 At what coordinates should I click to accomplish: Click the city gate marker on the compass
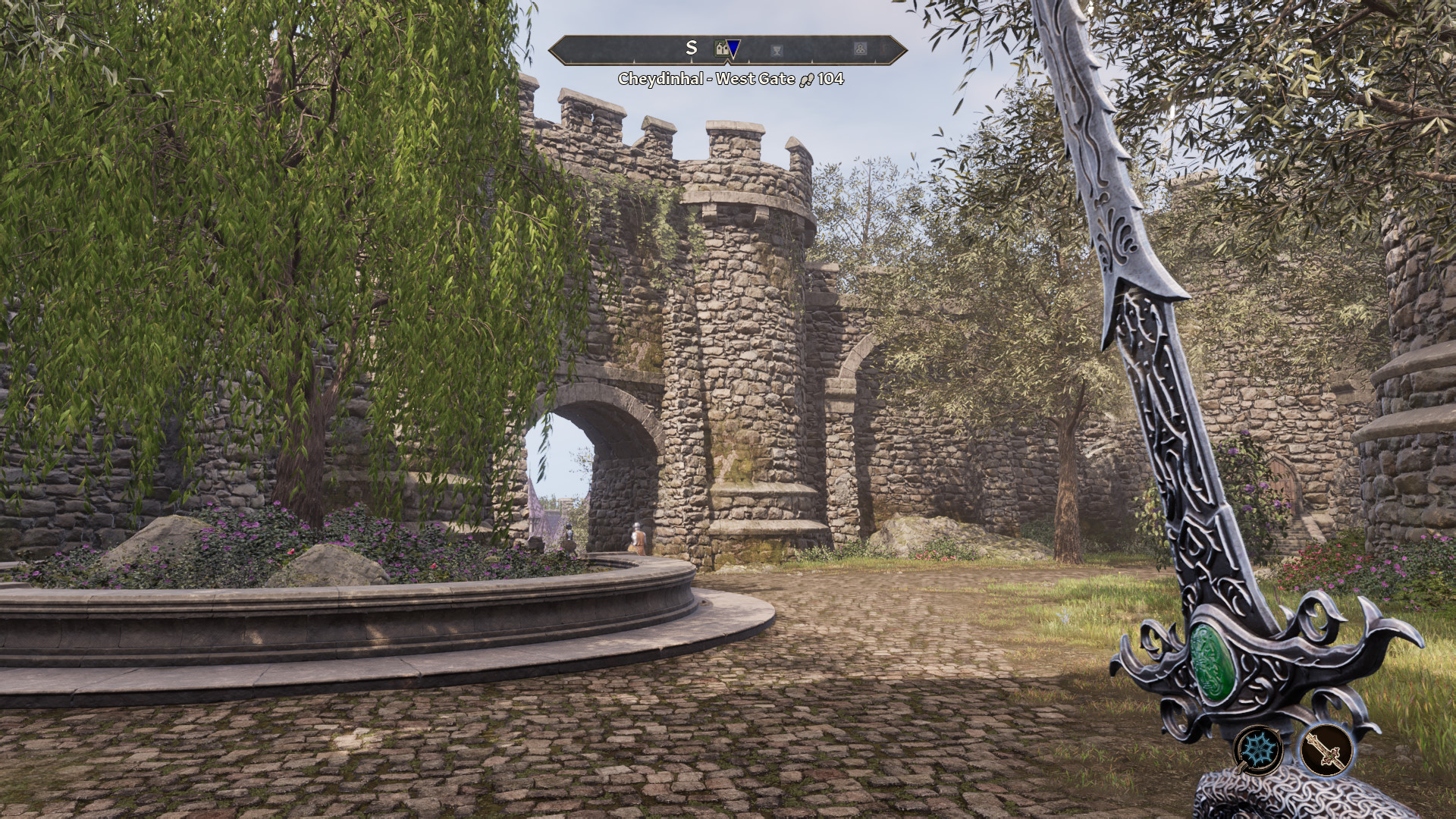721,49
